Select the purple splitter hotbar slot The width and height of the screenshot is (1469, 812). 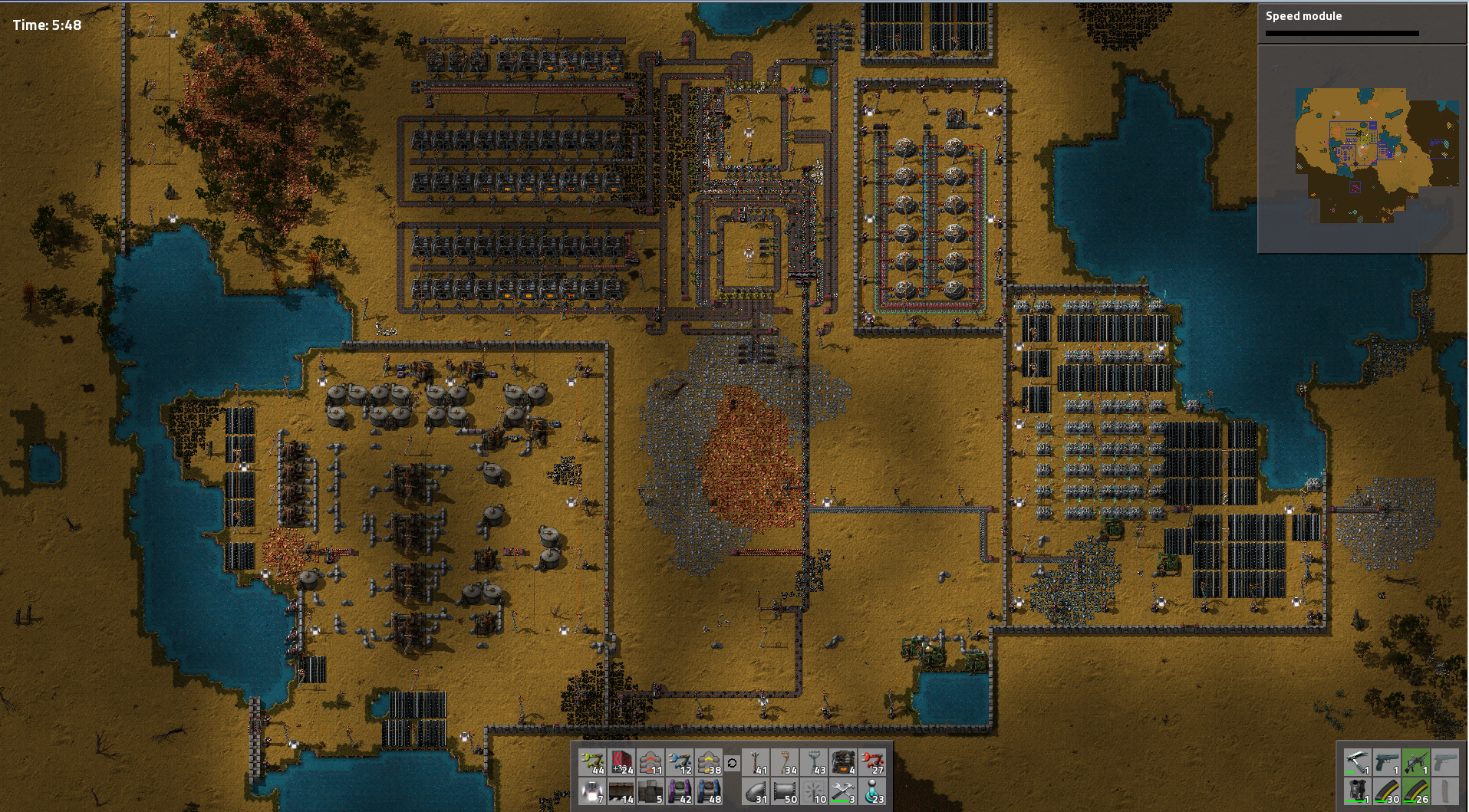pos(680,792)
